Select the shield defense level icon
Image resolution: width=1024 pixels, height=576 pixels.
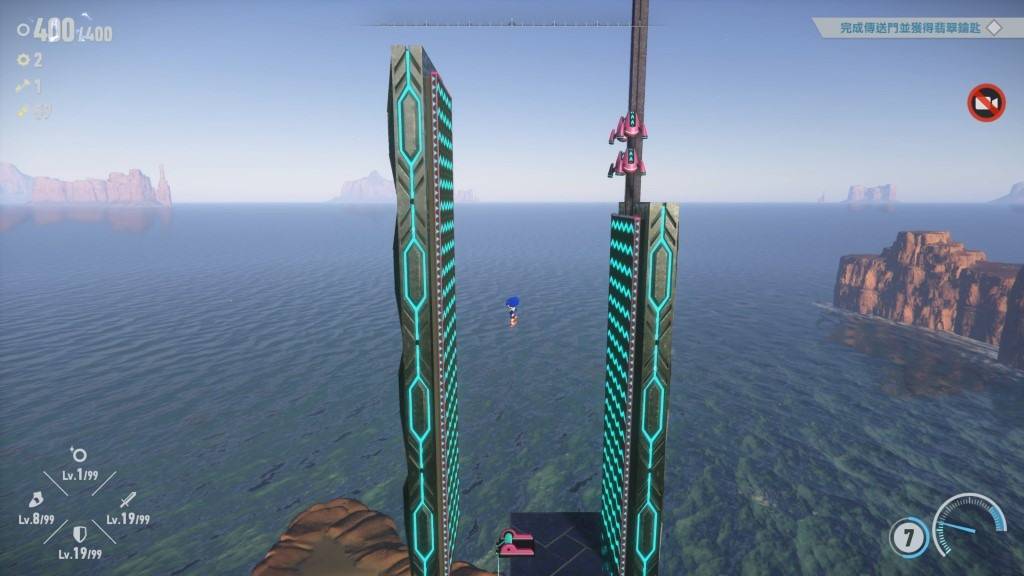(x=79, y=535)
